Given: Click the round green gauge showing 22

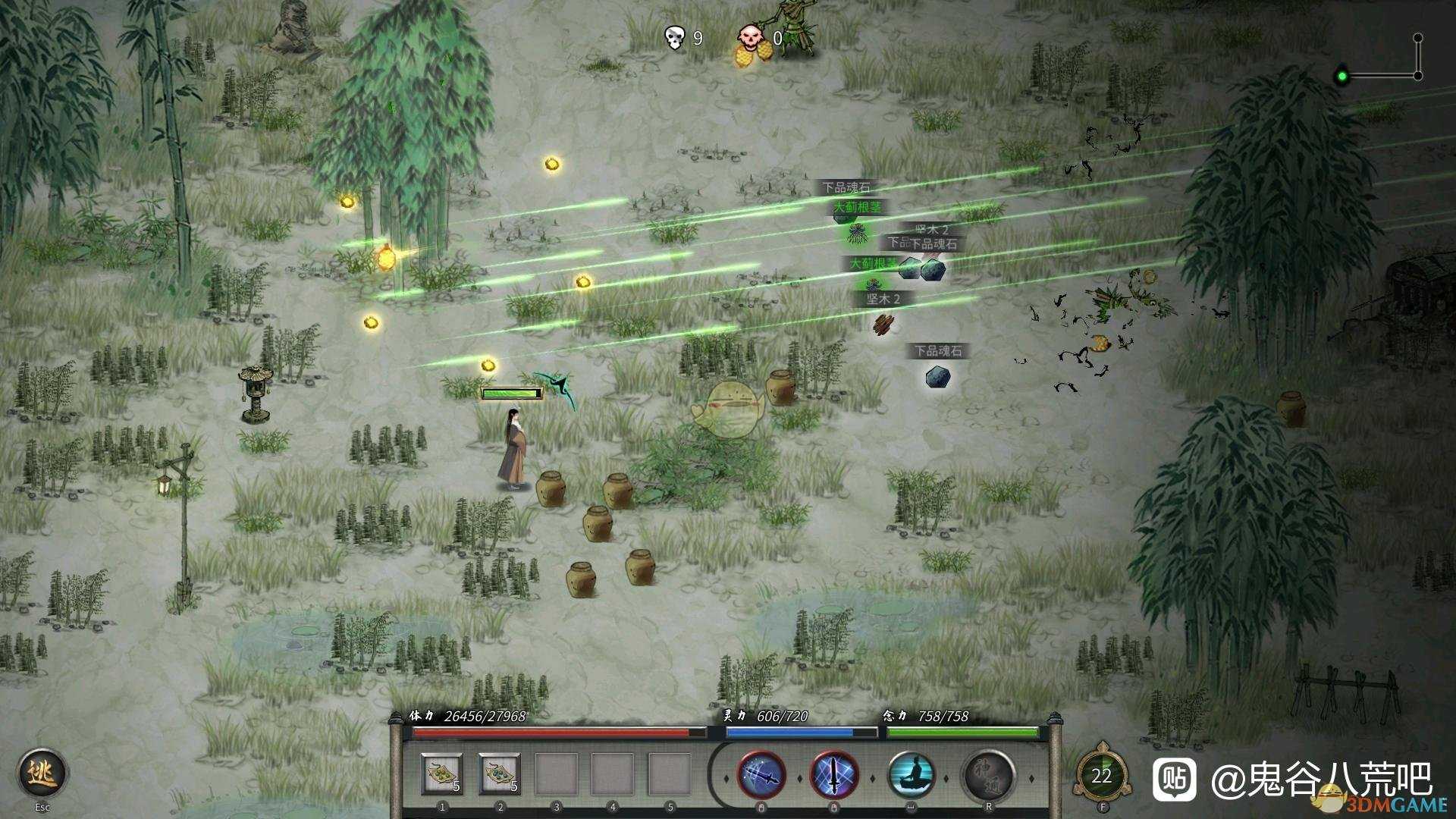Looking at the screenshot, I should pyautogui.click(x=1102, y=776).
